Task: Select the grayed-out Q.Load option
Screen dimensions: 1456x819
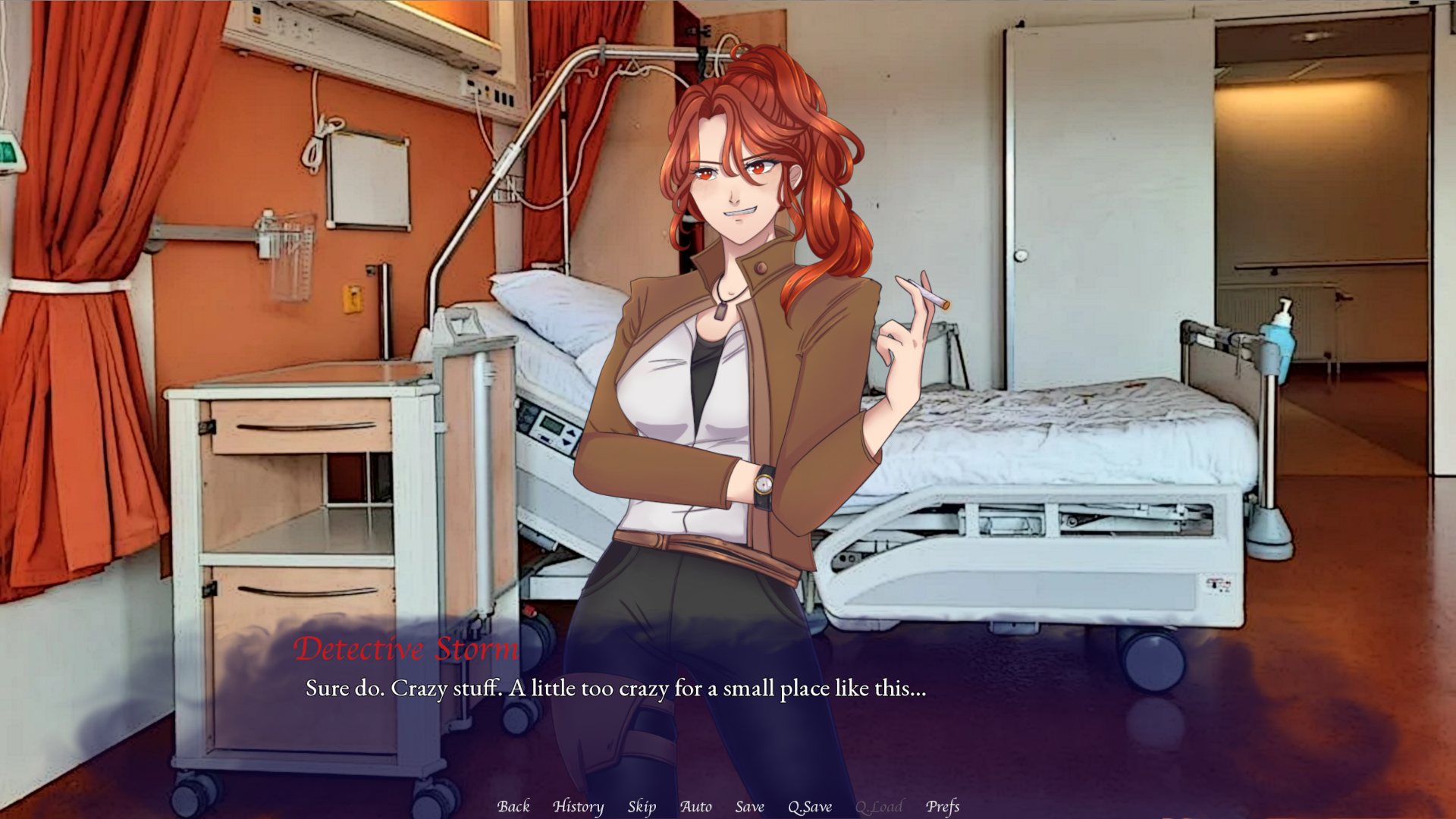Action: click(878, 807)
